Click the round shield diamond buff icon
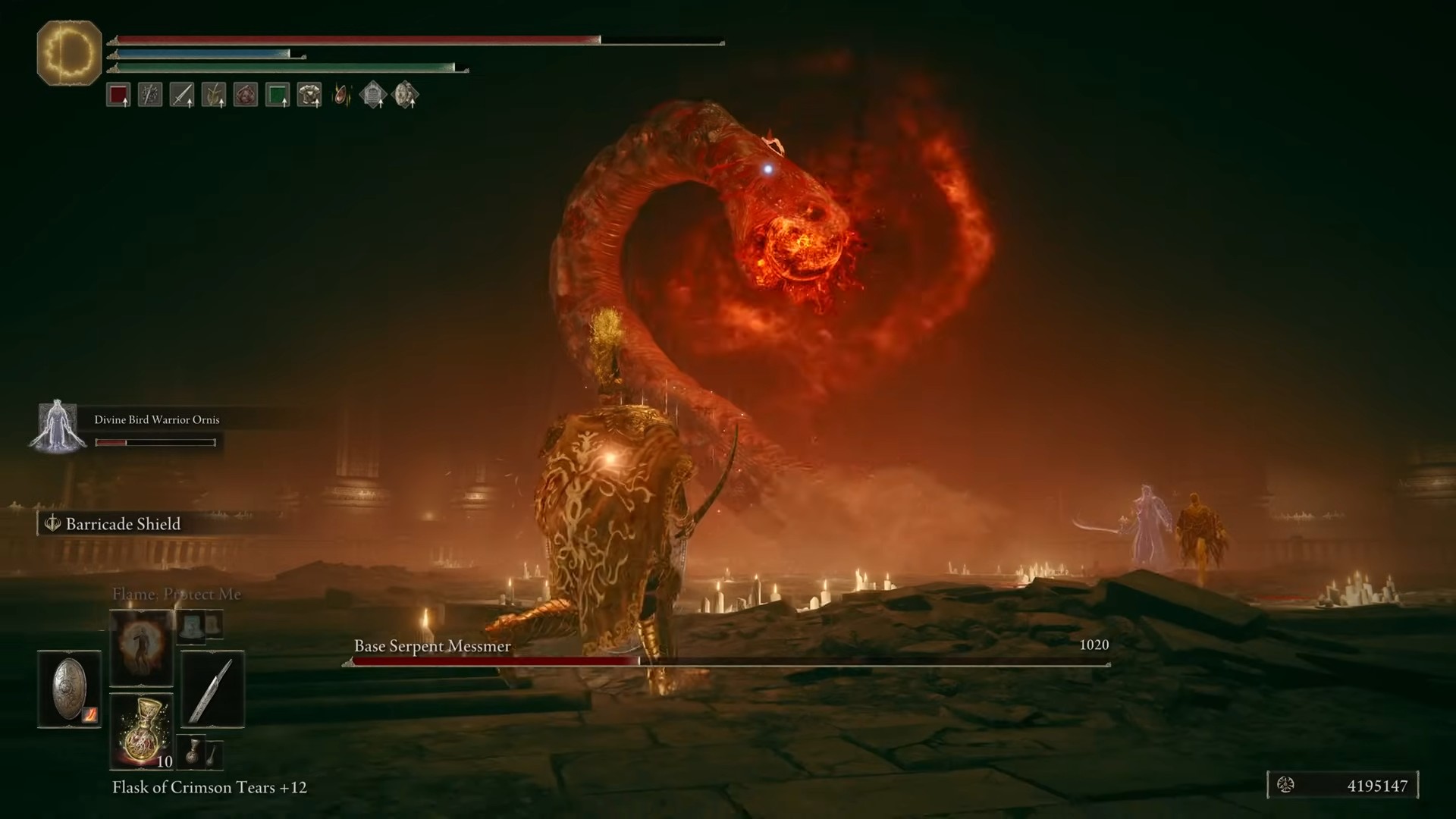This screenshot has width=1456, height=819. point(405,96)
